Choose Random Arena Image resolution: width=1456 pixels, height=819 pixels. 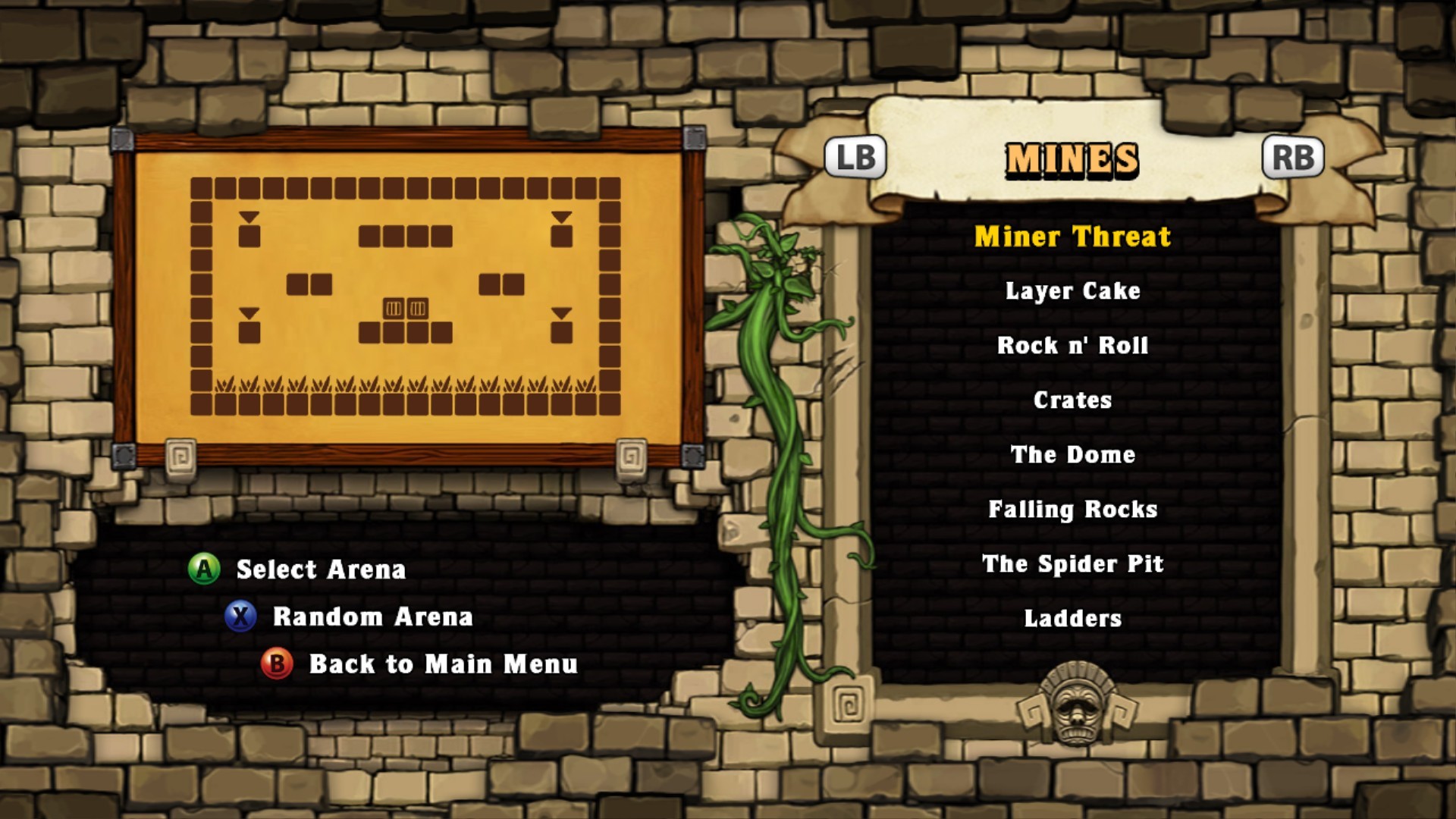click(x=372, y=617)
